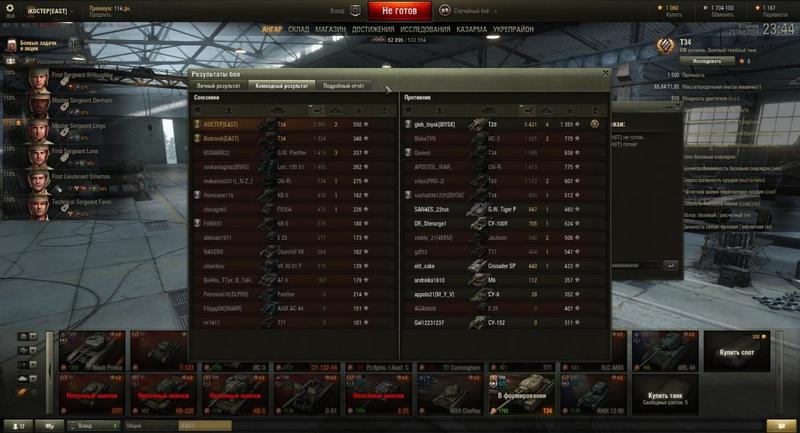The image size is (800, 433).
Task: Open the "ИССЛЕДОВАНИЯ" tech tree
Action: tap(425, 30)
